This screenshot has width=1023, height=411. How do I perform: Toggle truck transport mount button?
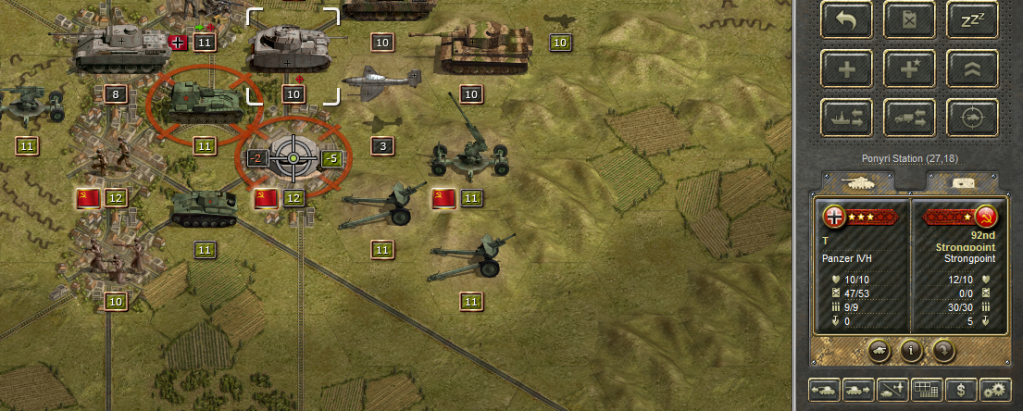pyautogui.click(x=909, y=117)
